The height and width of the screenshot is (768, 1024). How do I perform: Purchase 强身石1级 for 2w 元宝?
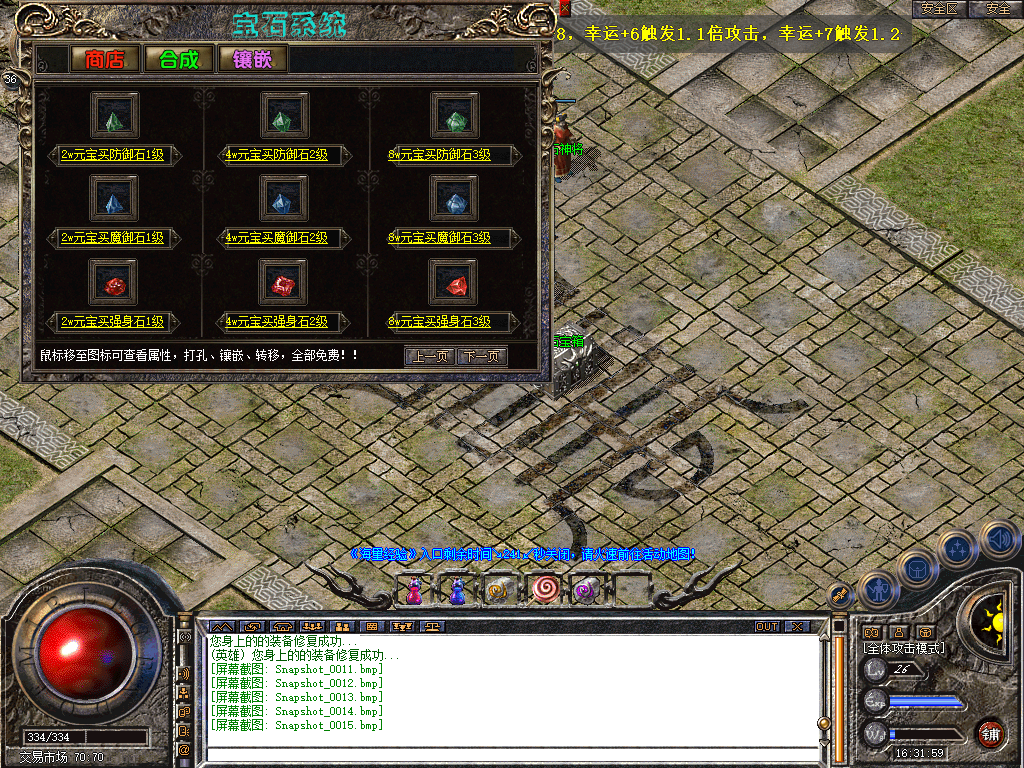coord(112,322)
